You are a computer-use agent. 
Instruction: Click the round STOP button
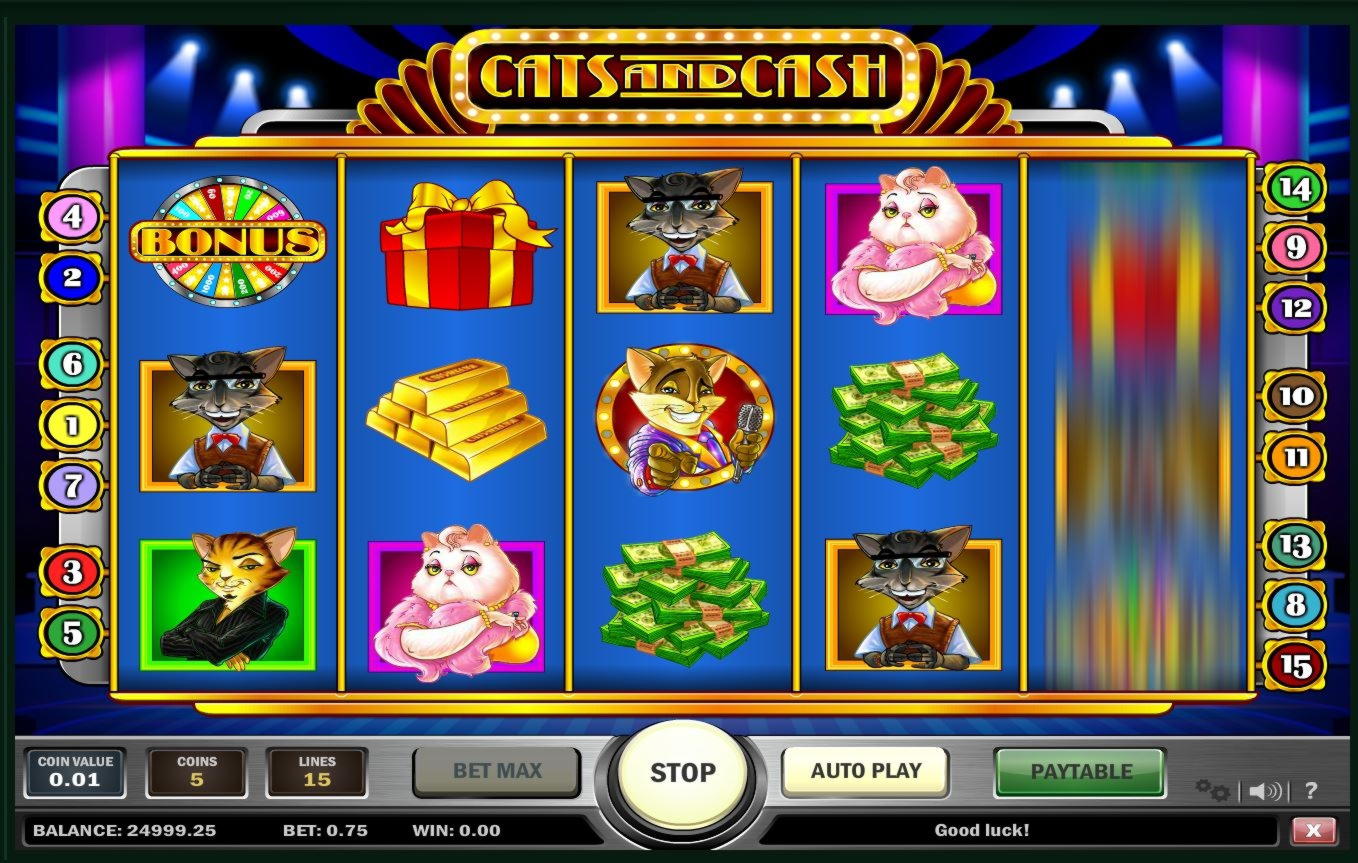point(683,772)
